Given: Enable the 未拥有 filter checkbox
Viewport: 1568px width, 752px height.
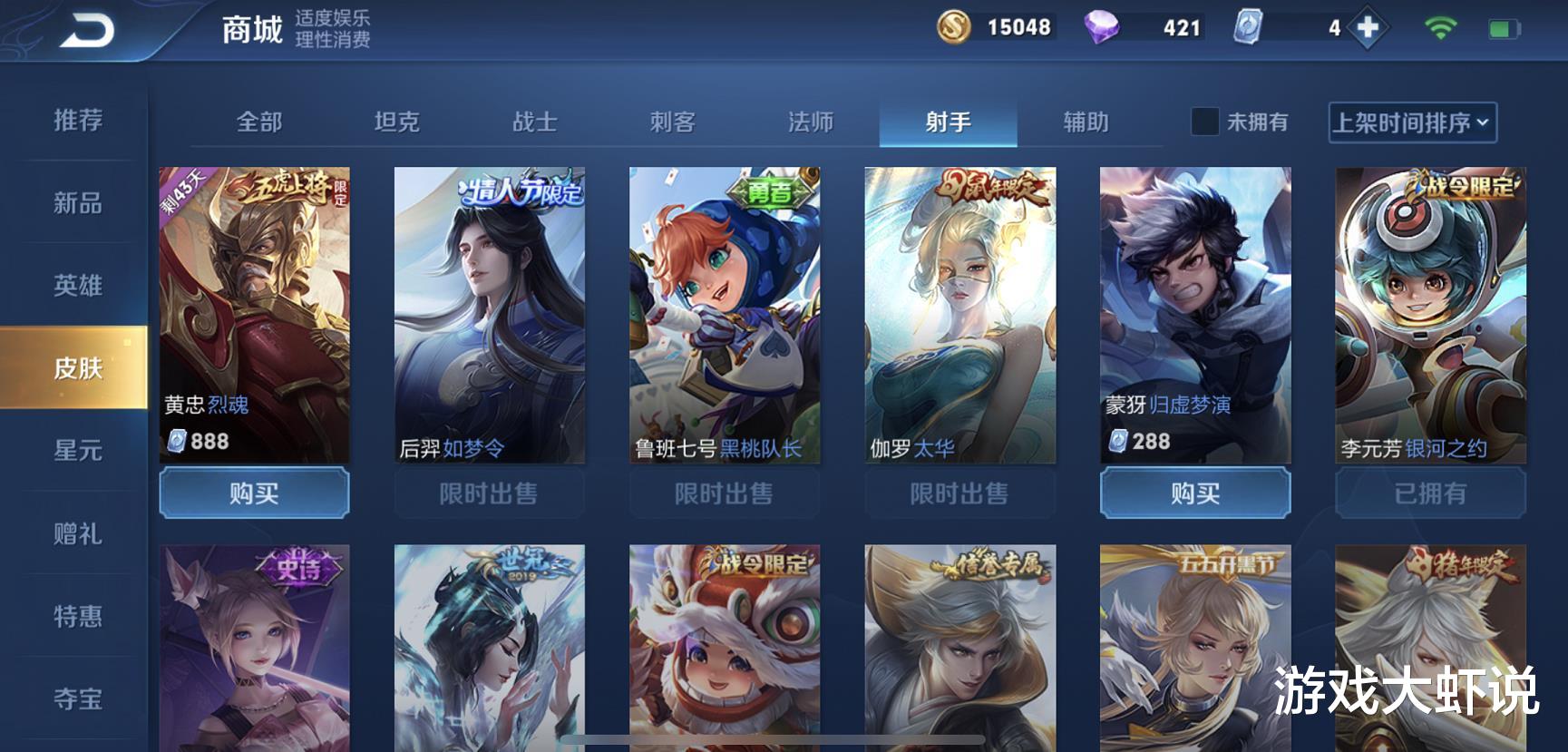Looking at the screenshot, I should point(1206,122).
